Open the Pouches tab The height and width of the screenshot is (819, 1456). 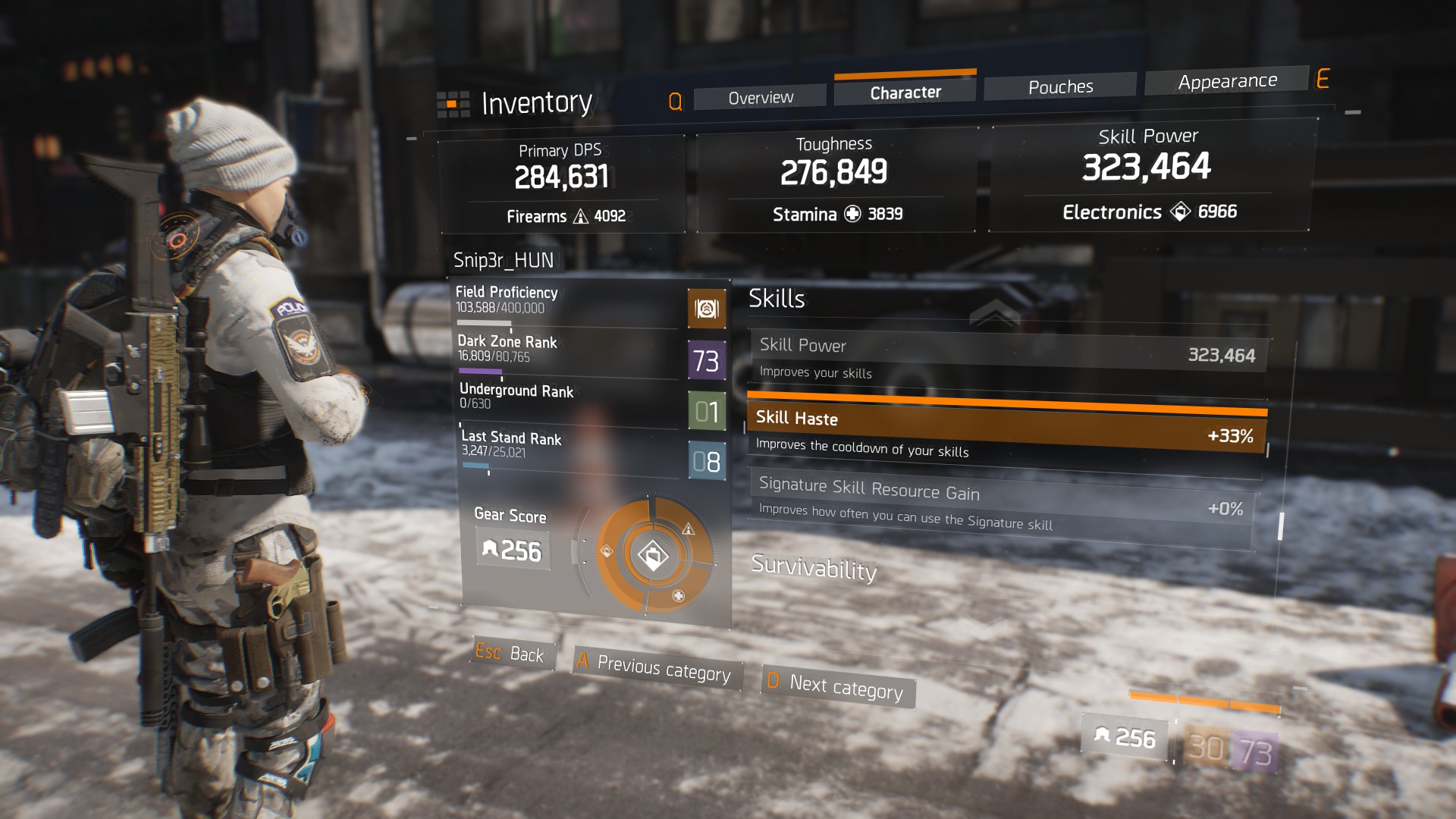[1060, 87]
